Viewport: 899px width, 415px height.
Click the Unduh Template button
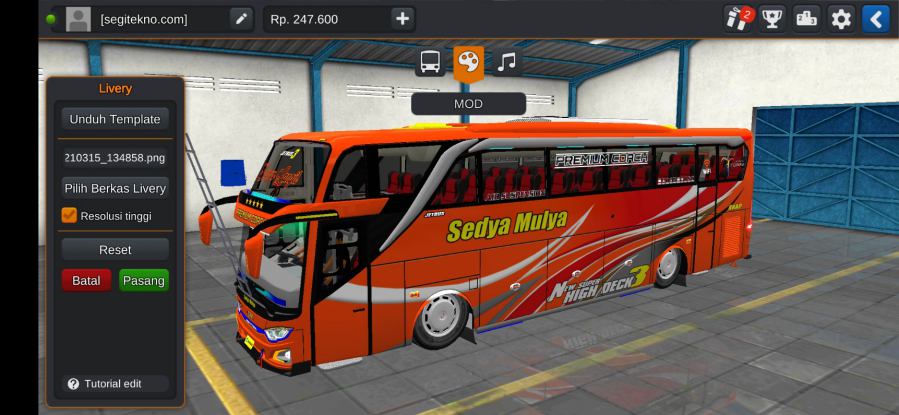pyautogui.click(x=114, y=119)
